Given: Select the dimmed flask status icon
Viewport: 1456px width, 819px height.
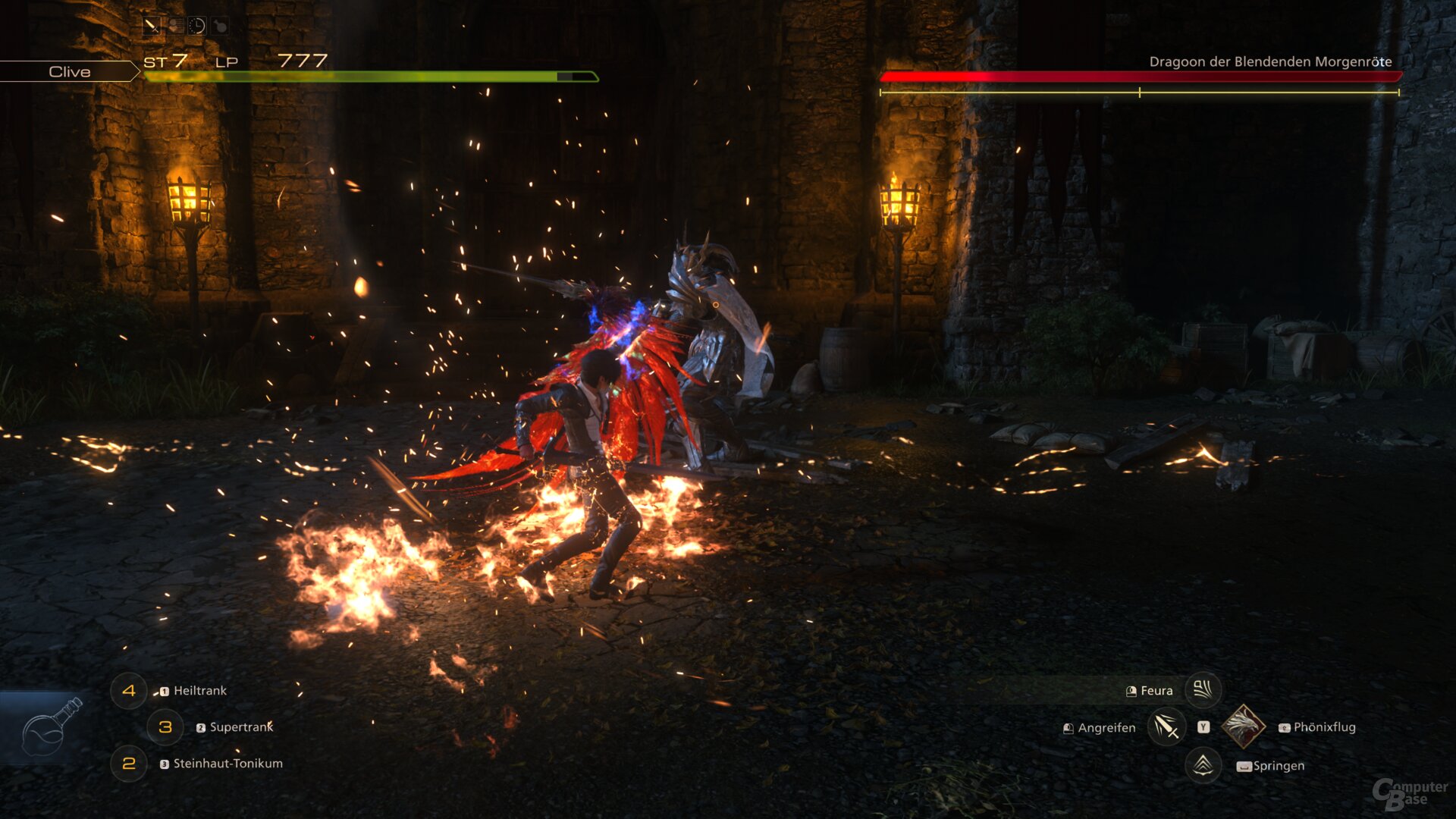Looking at the screenshot, I should click(x=219, y=26).
